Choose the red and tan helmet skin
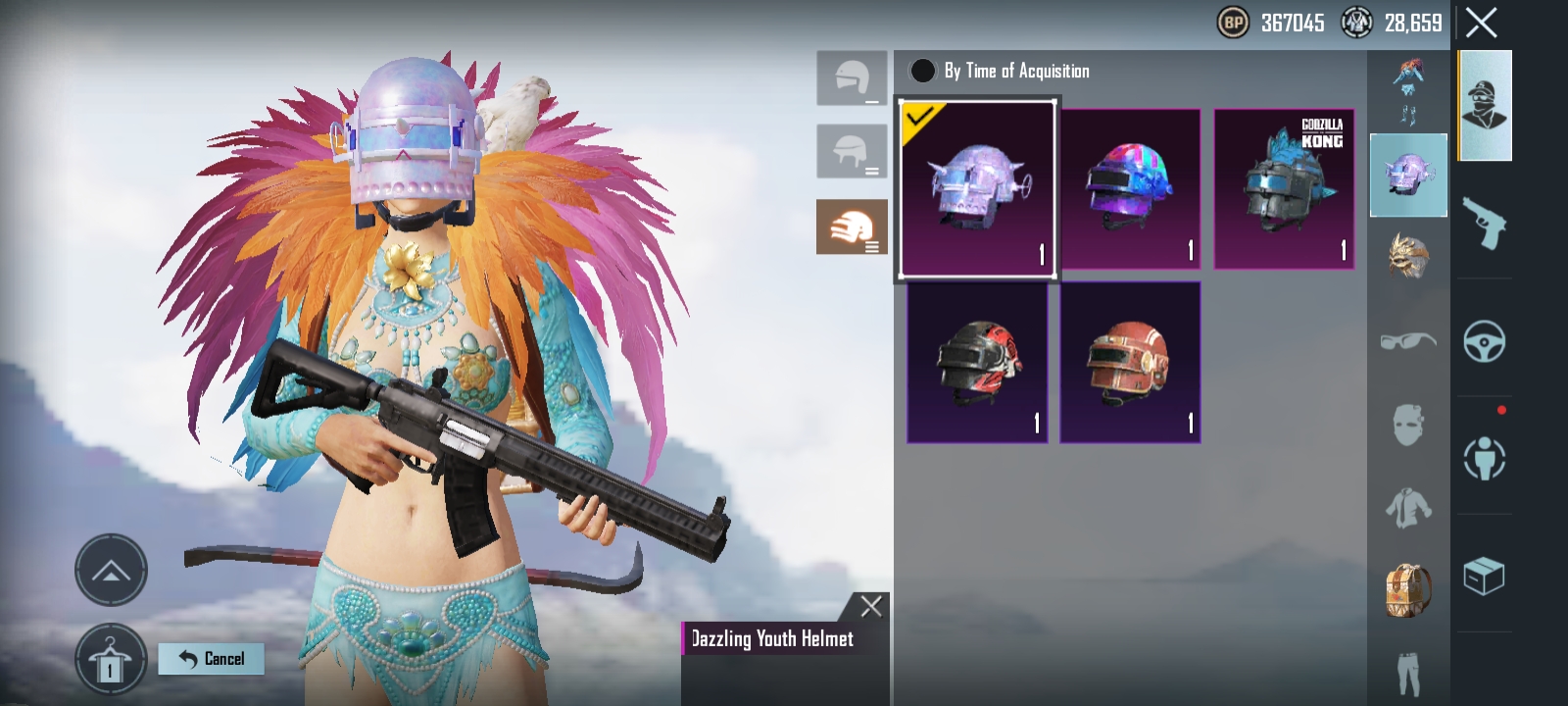The width and height of the screenshot is (1568, 706). click(1130, 362)
